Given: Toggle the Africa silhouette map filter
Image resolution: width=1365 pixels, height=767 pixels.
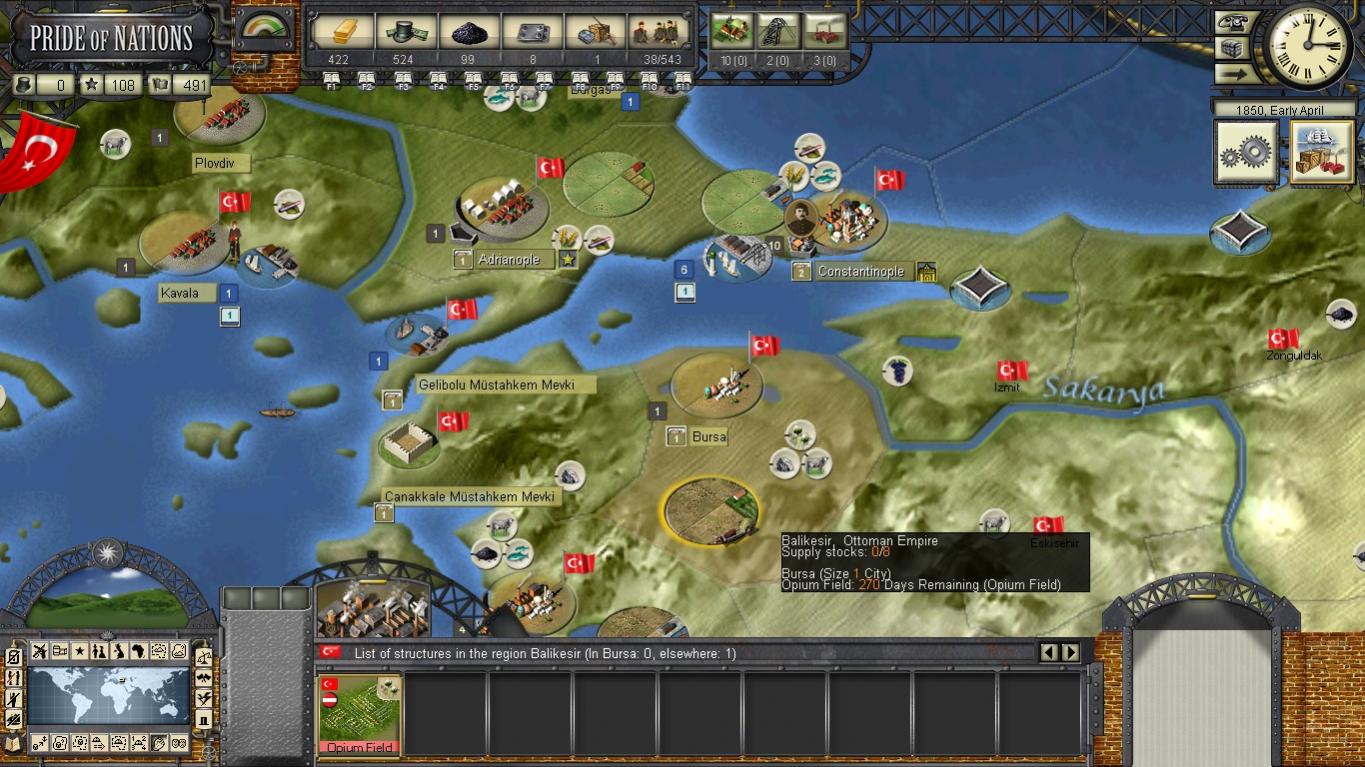Looking at the screenshot, I should point(139,652).
